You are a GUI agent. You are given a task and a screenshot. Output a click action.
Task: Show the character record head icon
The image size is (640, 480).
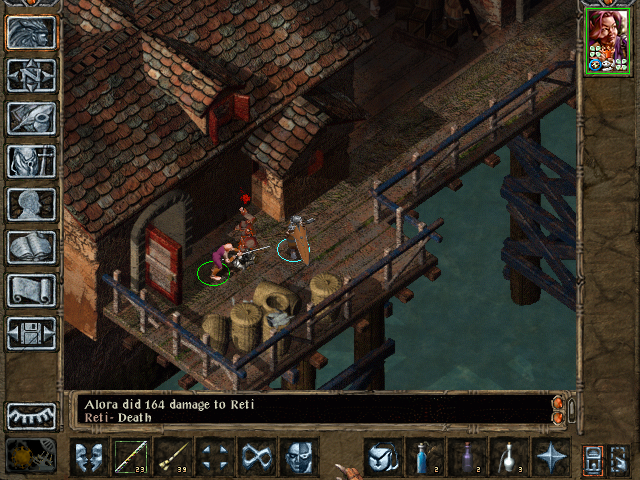click(x=30, y=204)
